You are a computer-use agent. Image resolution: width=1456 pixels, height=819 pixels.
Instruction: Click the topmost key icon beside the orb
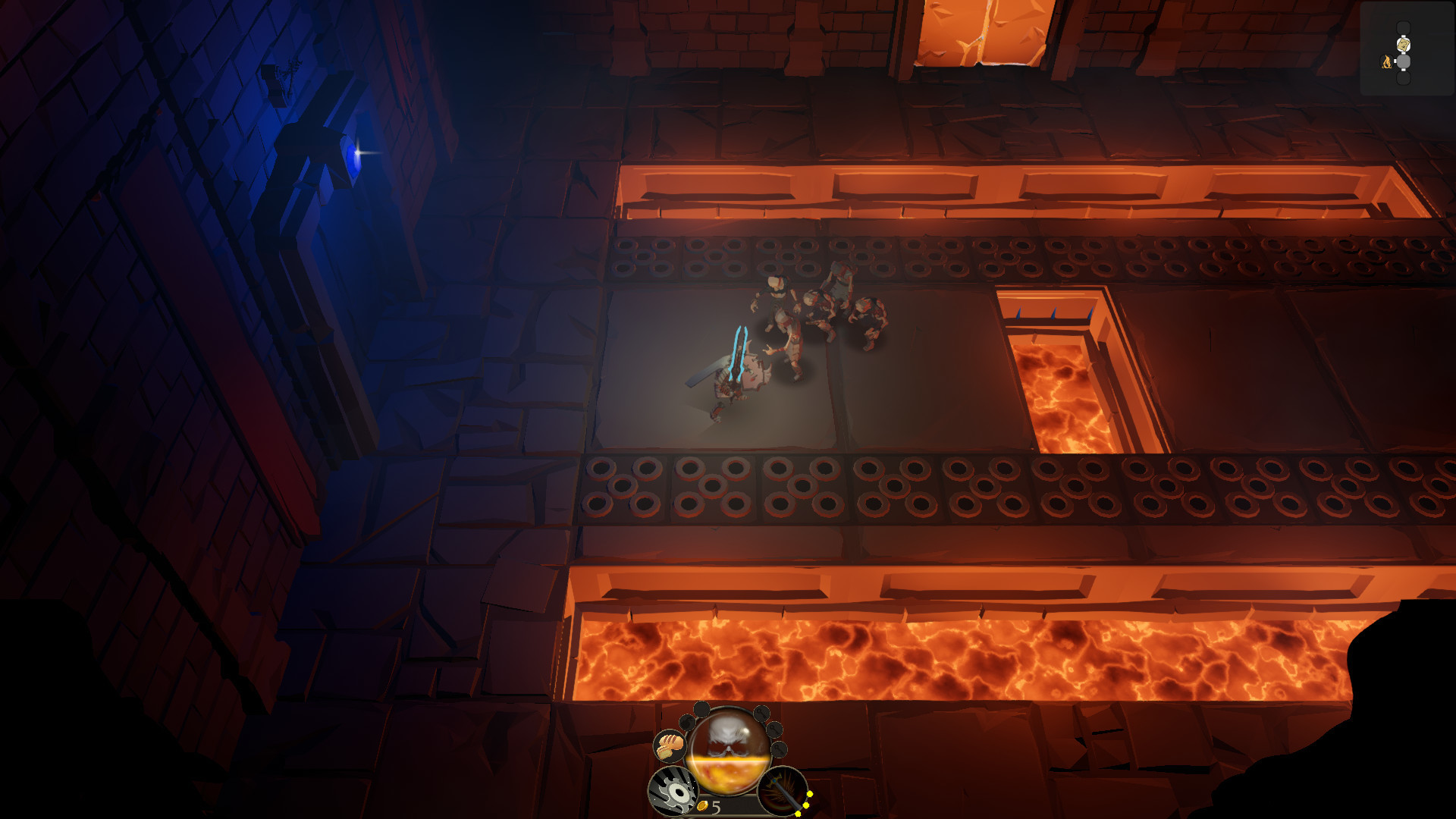(x=761, y=714)
